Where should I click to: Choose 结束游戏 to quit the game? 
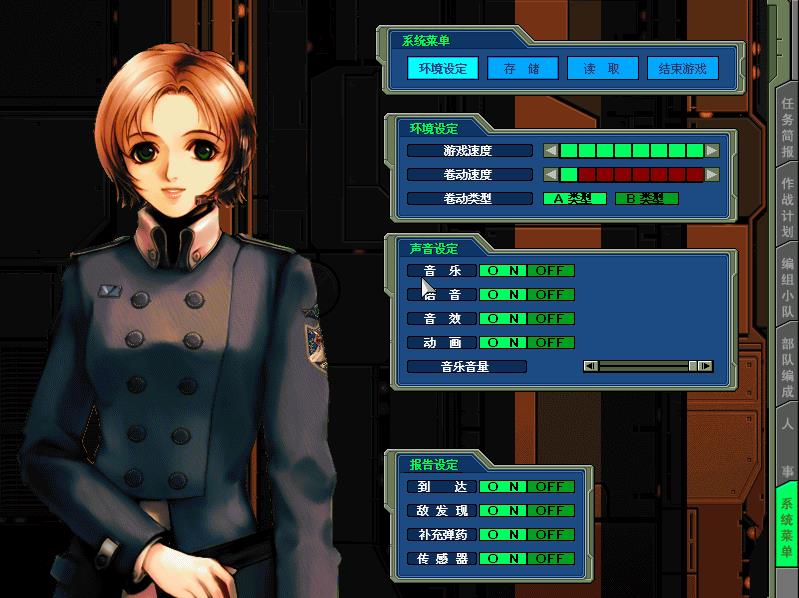(x=682, y=69)
